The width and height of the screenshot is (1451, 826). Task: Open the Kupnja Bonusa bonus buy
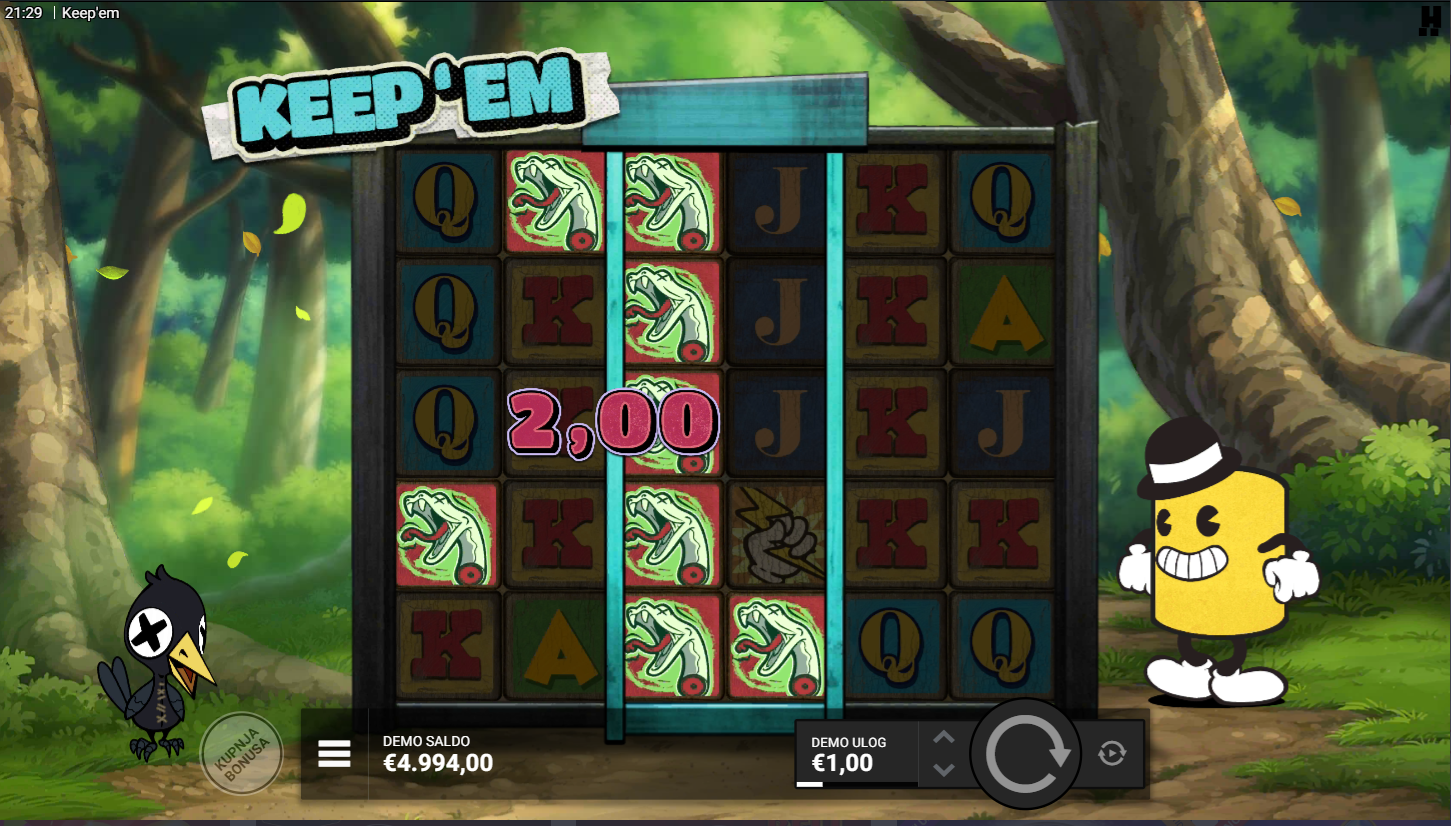pyautogui.click(x=241, y=754)
